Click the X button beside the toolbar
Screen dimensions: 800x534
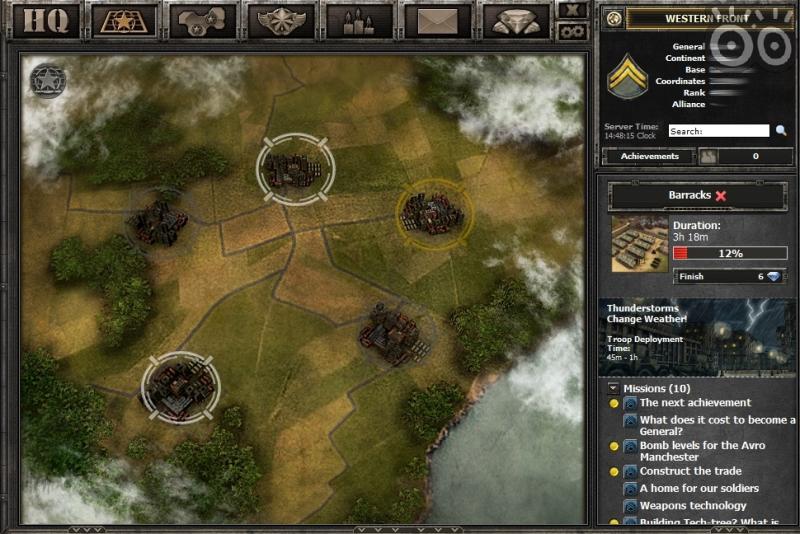[573, 10]
